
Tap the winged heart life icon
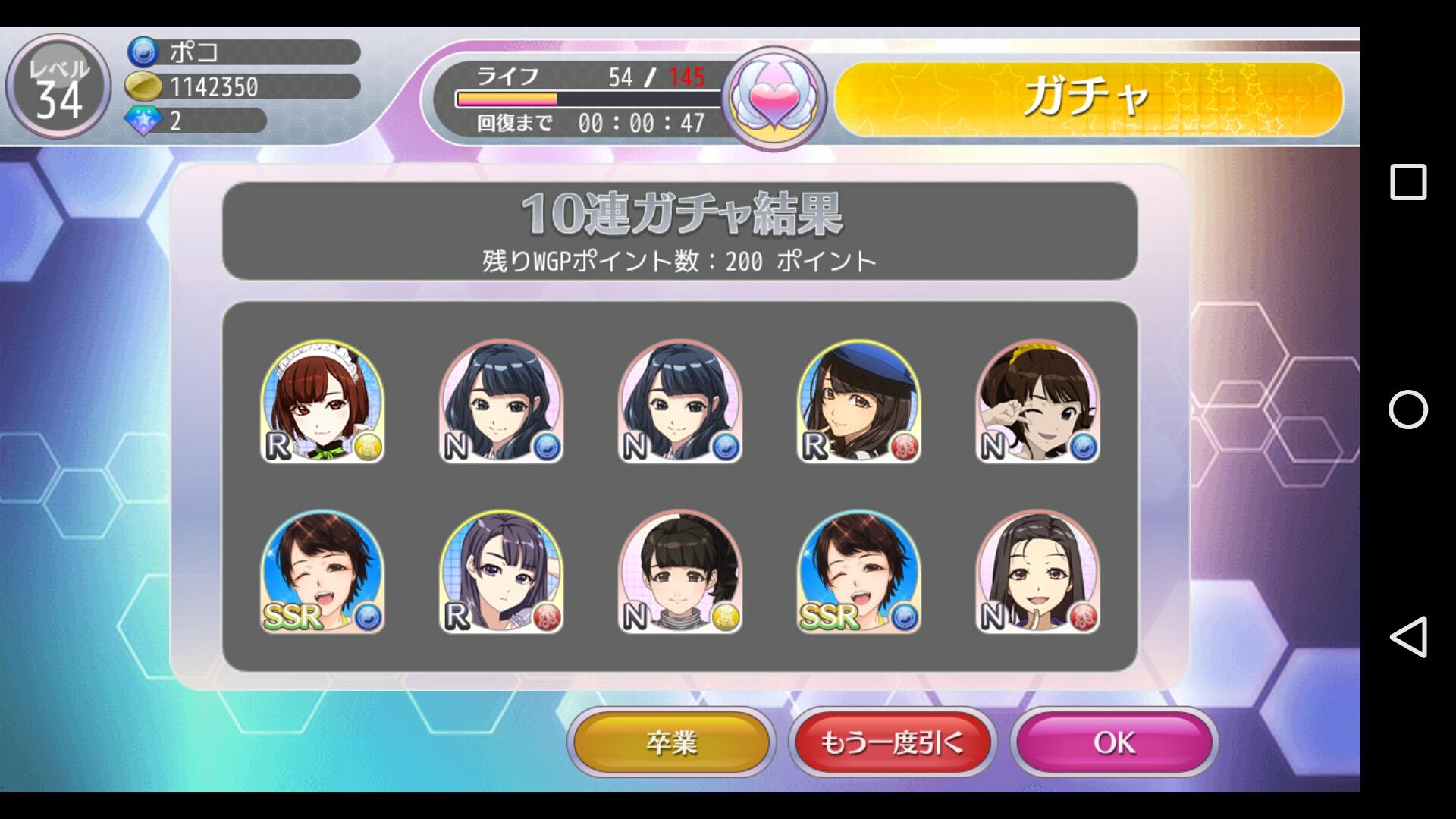pos(773,99)
